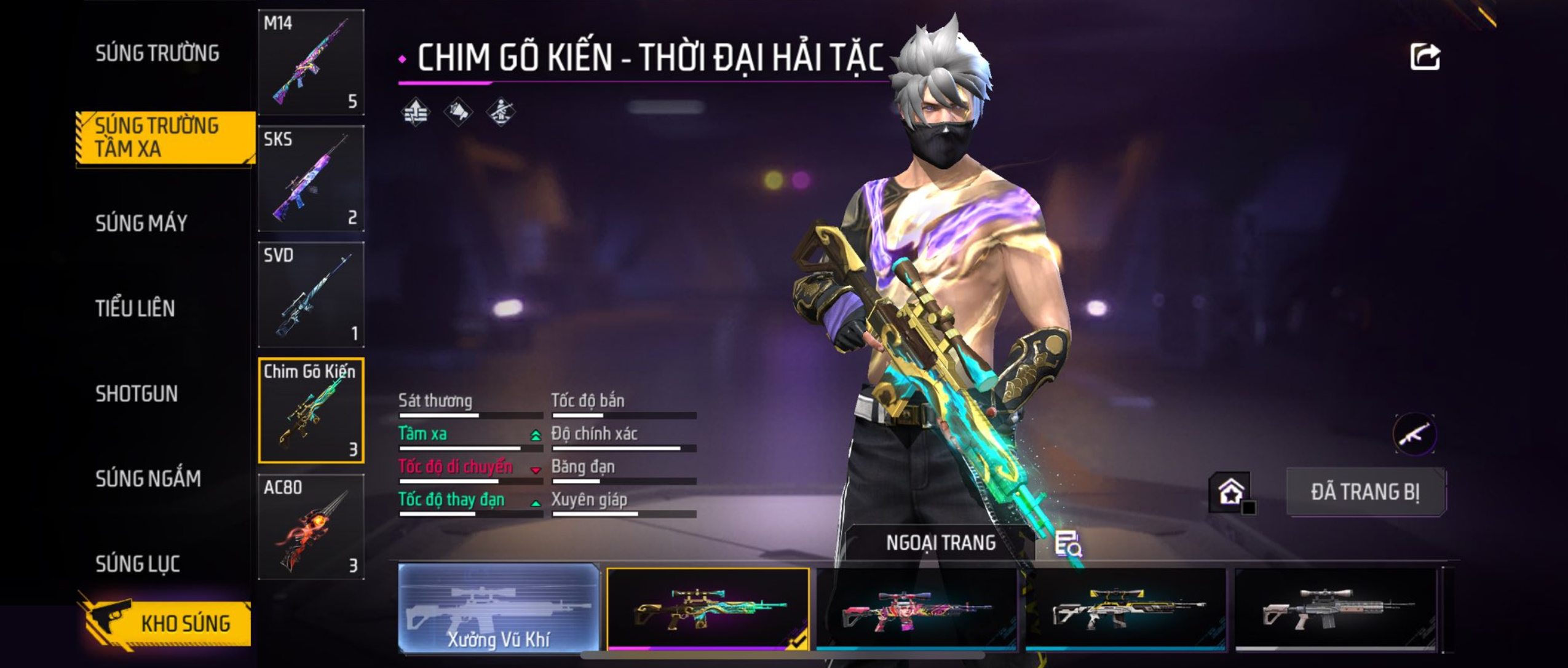Image resolution: width=1568 pixels, height=668 pixels.
Task: Switch to SÚNG NGẮM category
Action: [x=148, y=478]
